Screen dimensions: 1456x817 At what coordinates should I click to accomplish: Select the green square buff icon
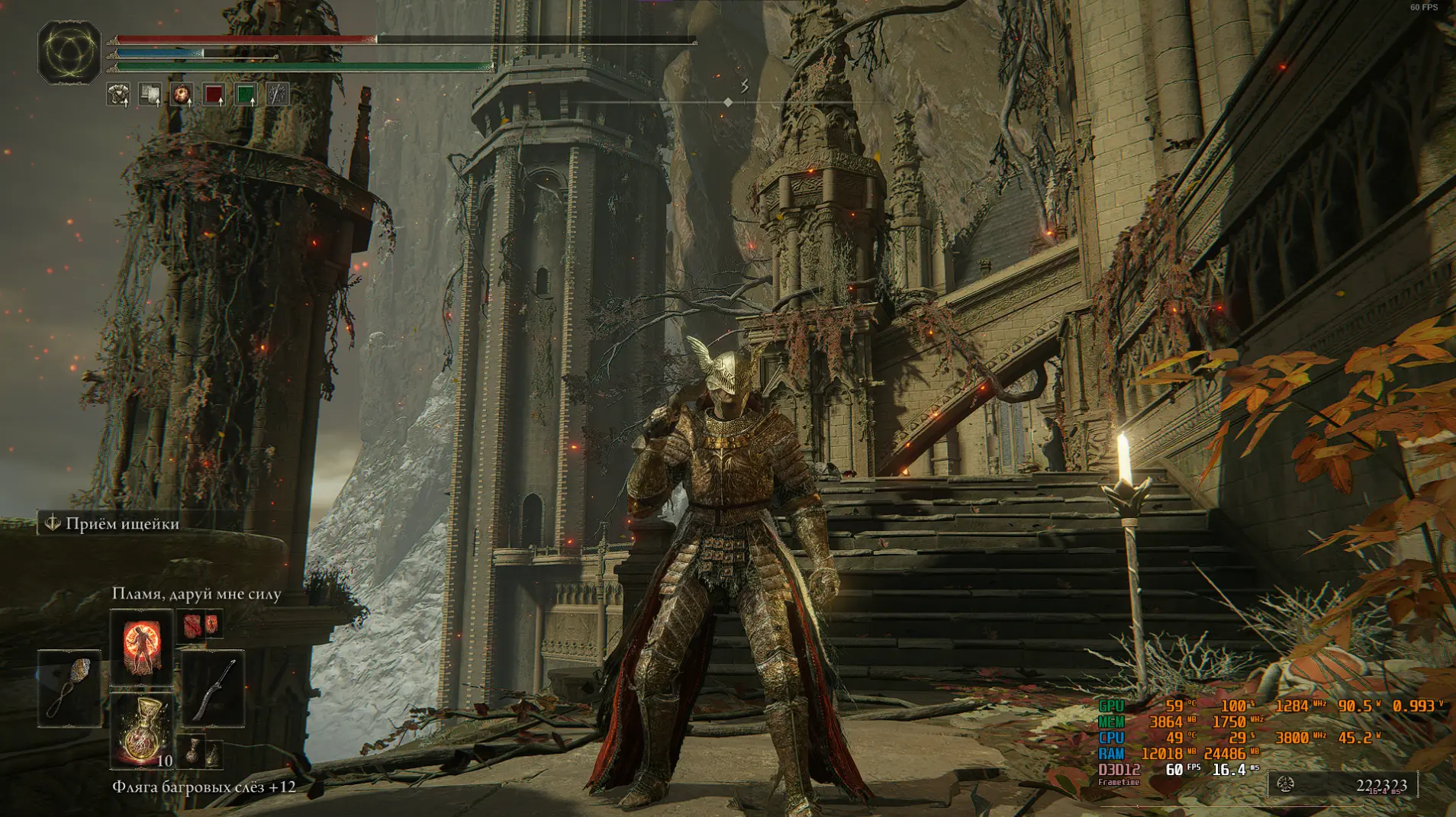click(246, 95)
